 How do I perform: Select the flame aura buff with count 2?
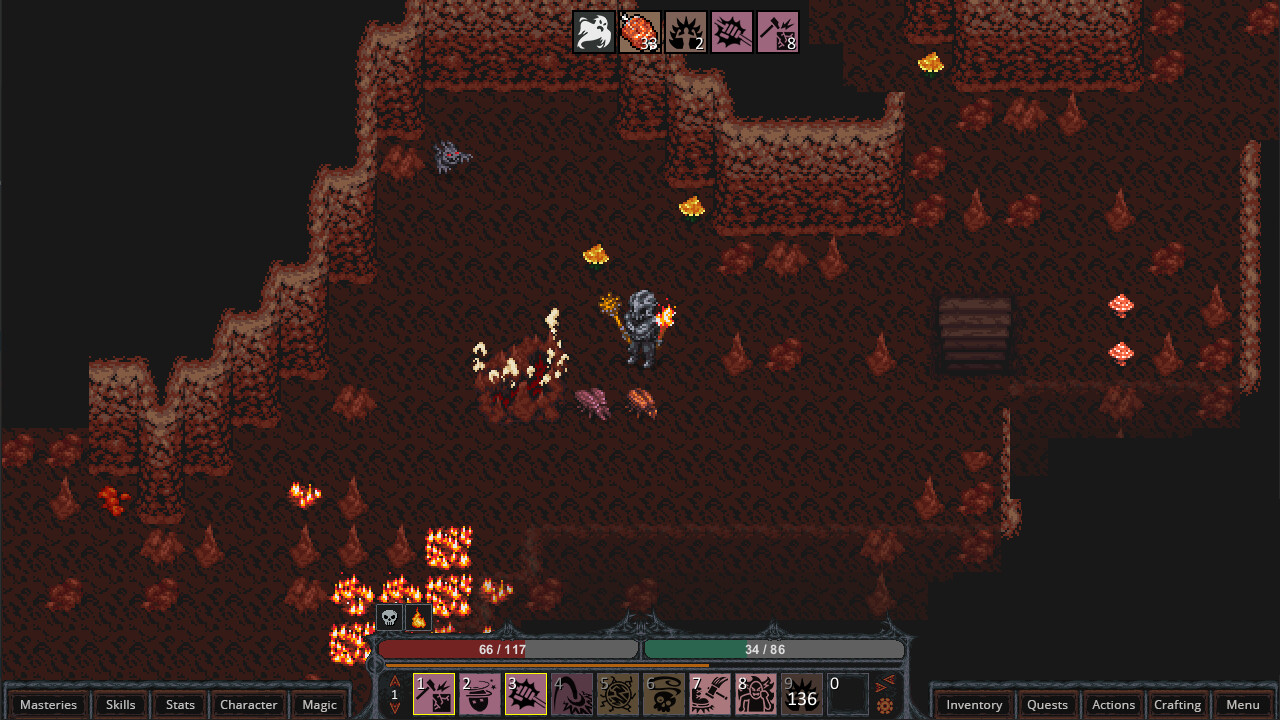(686, 31)
